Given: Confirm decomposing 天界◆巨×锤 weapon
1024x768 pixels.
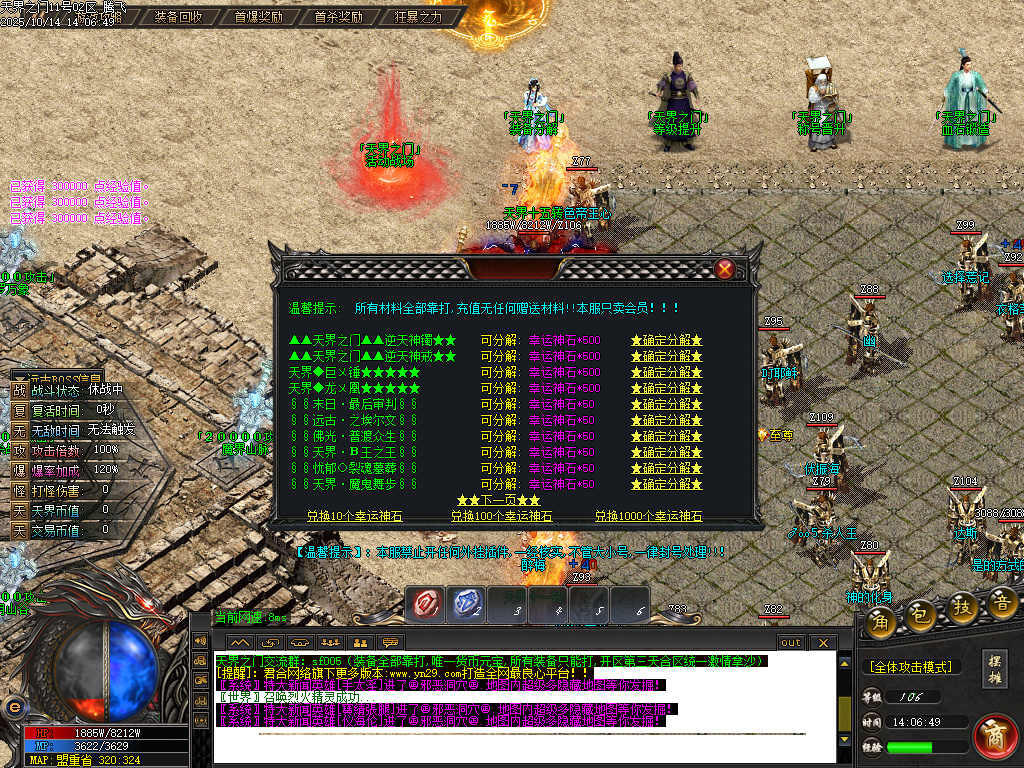Looking at the screenshot, I should coord(666,372).
